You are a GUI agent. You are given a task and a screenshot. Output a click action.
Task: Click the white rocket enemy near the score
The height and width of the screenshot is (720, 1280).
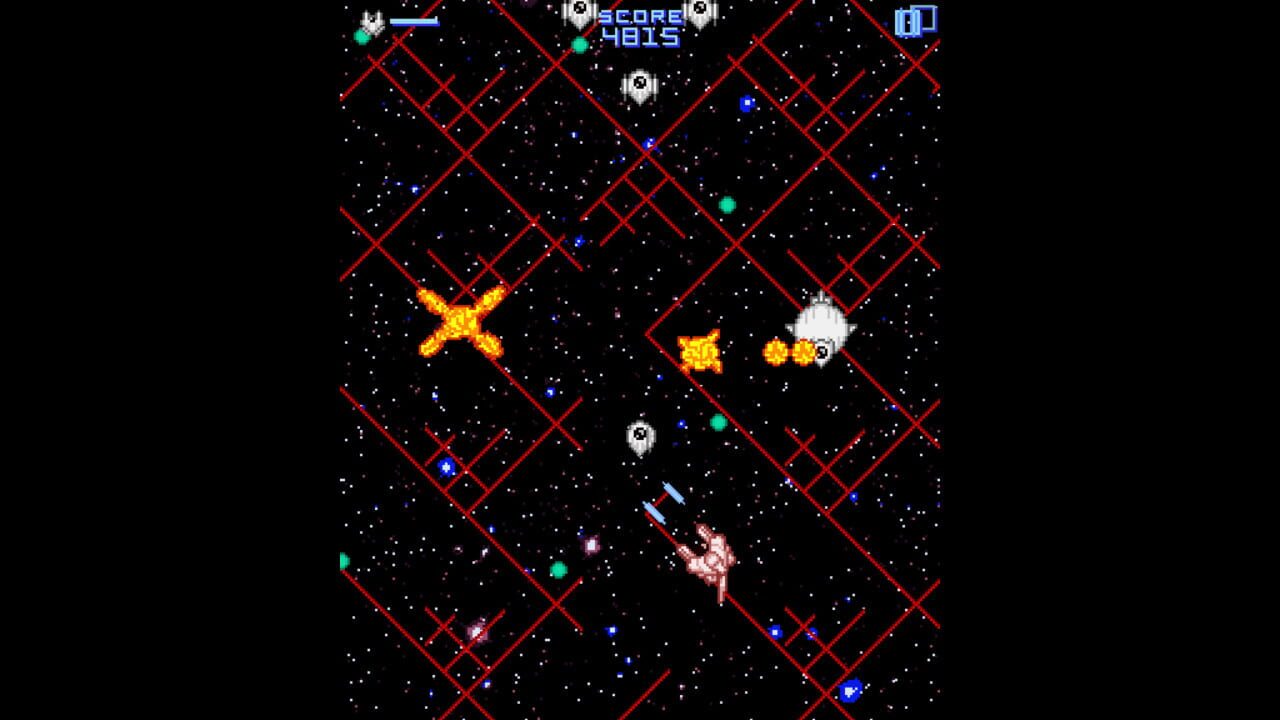coord(699,14)
